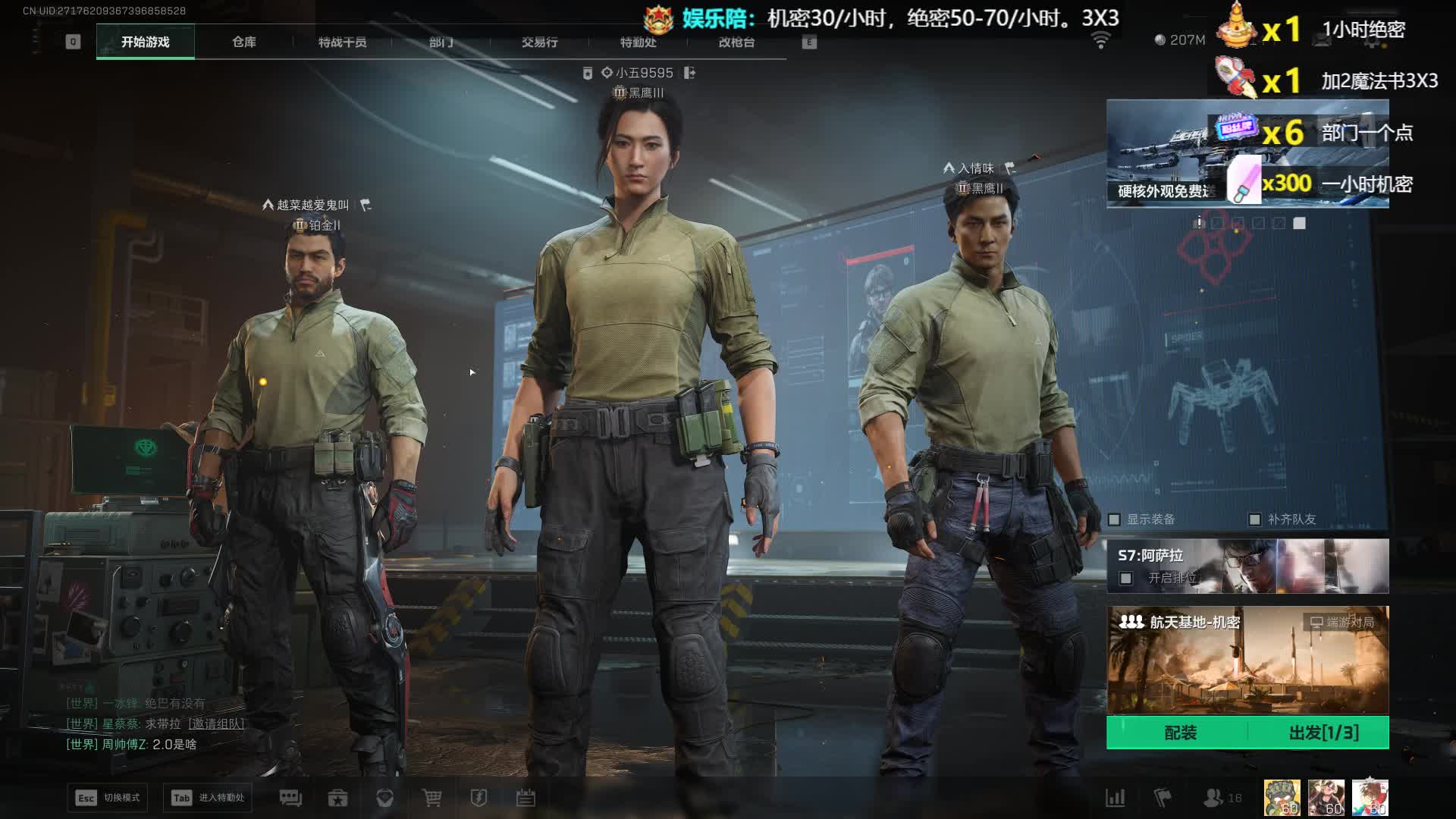Open the friends list icon
The image size is (1456, 819).
point(1213,798)
